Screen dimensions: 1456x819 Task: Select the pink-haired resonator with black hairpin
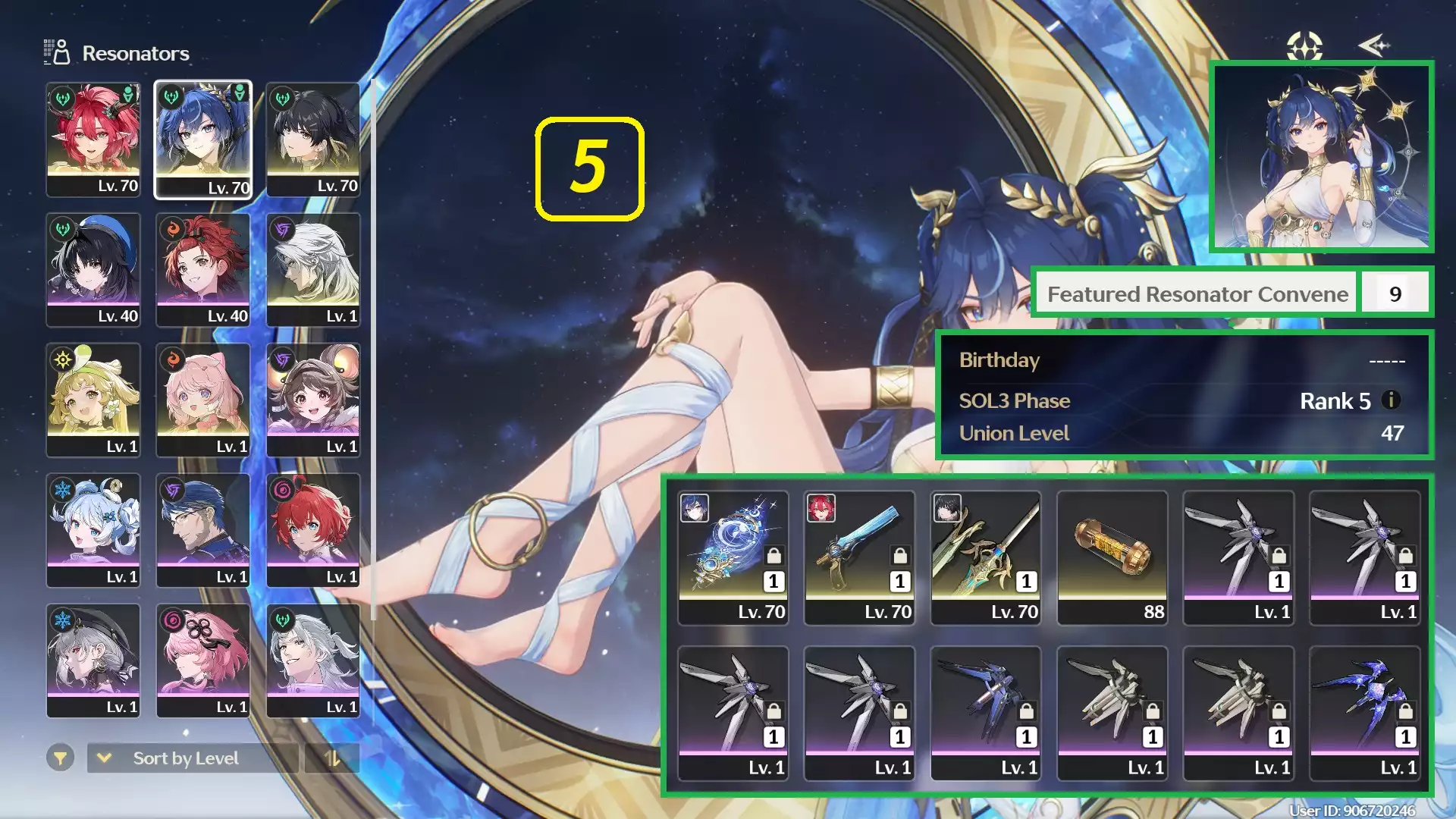(x=203, y=661)
